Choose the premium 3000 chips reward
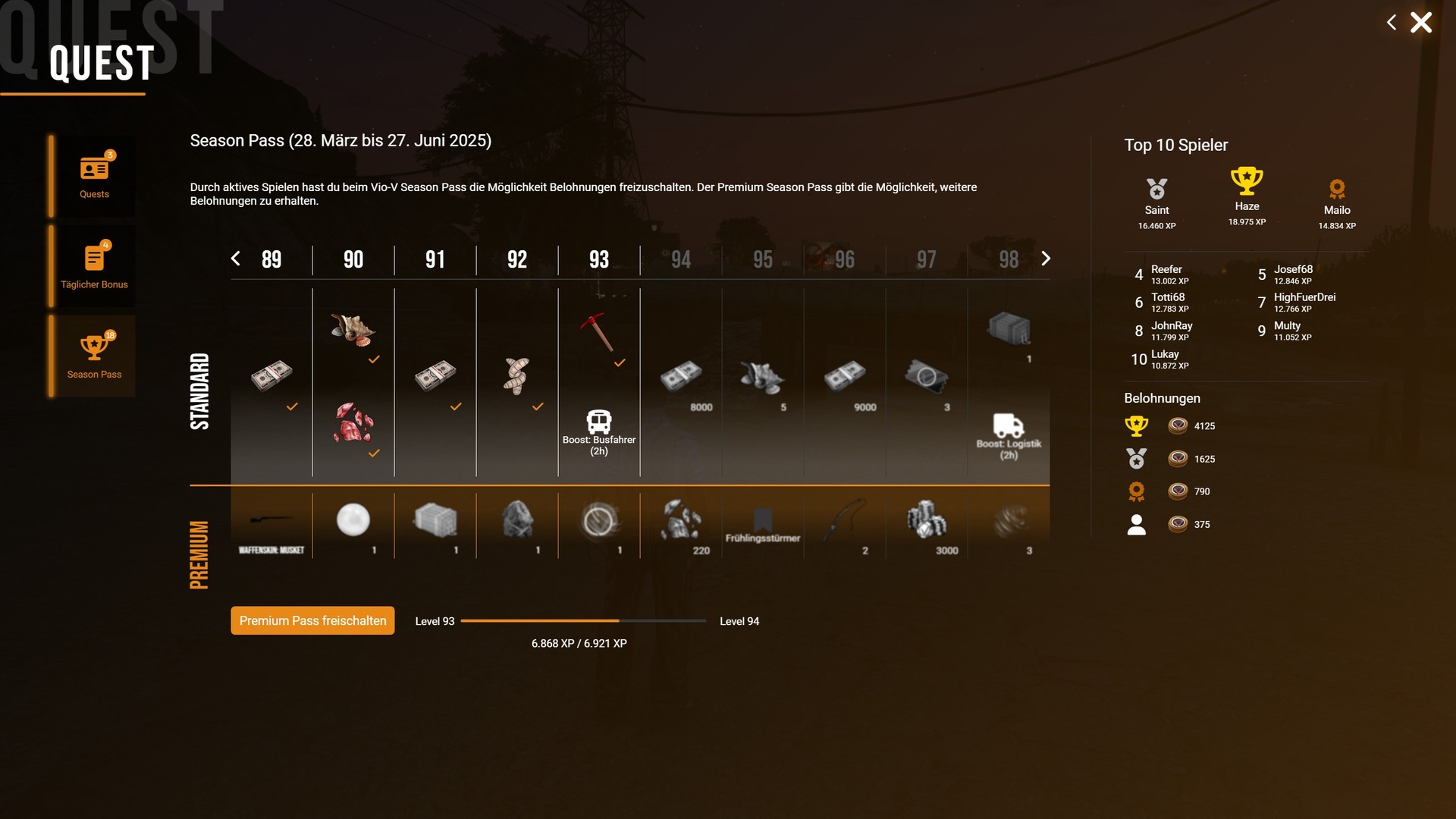Image resolution: width=1456 pixels, height=819 pixels. coord(926,522)
